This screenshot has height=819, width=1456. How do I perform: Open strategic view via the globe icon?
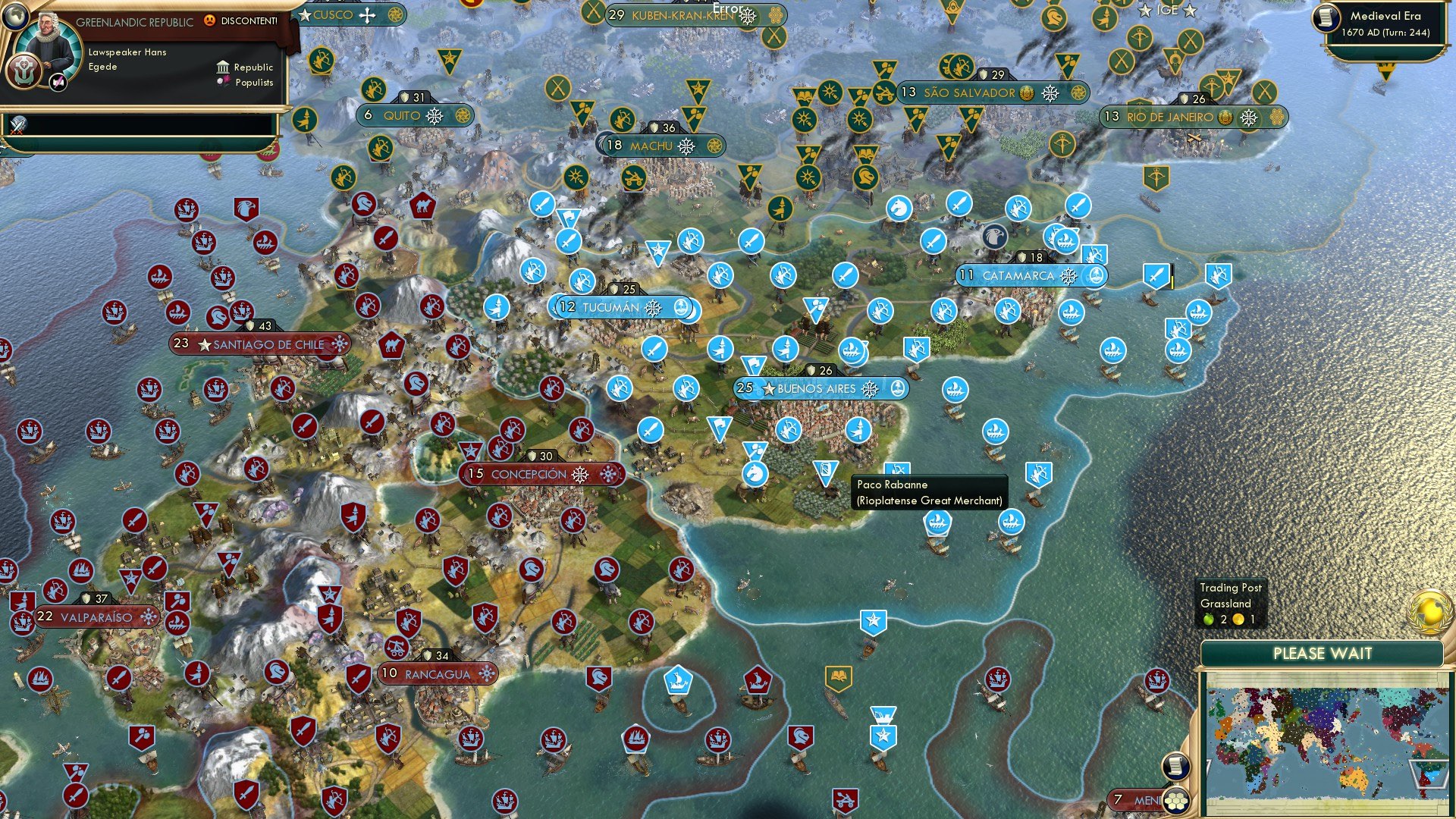(x=14, y=17)
